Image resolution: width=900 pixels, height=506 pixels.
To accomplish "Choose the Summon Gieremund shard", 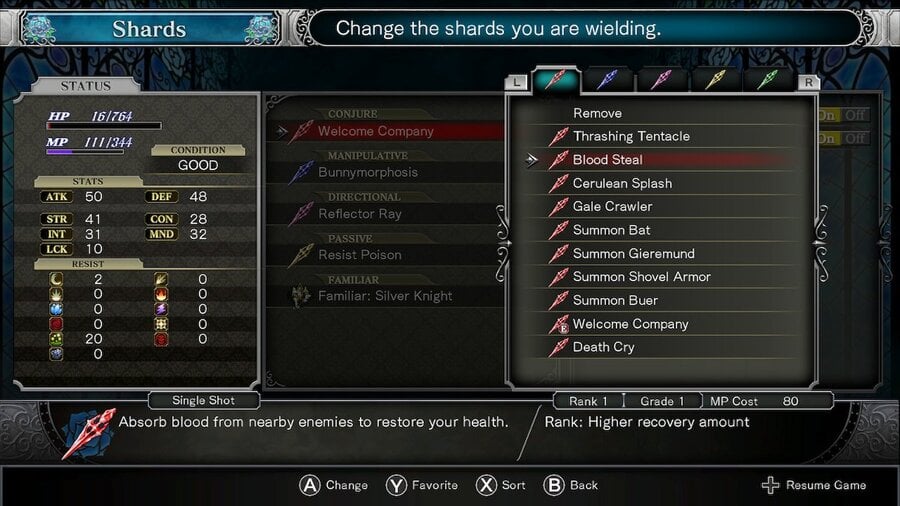I will click(633, 253).
